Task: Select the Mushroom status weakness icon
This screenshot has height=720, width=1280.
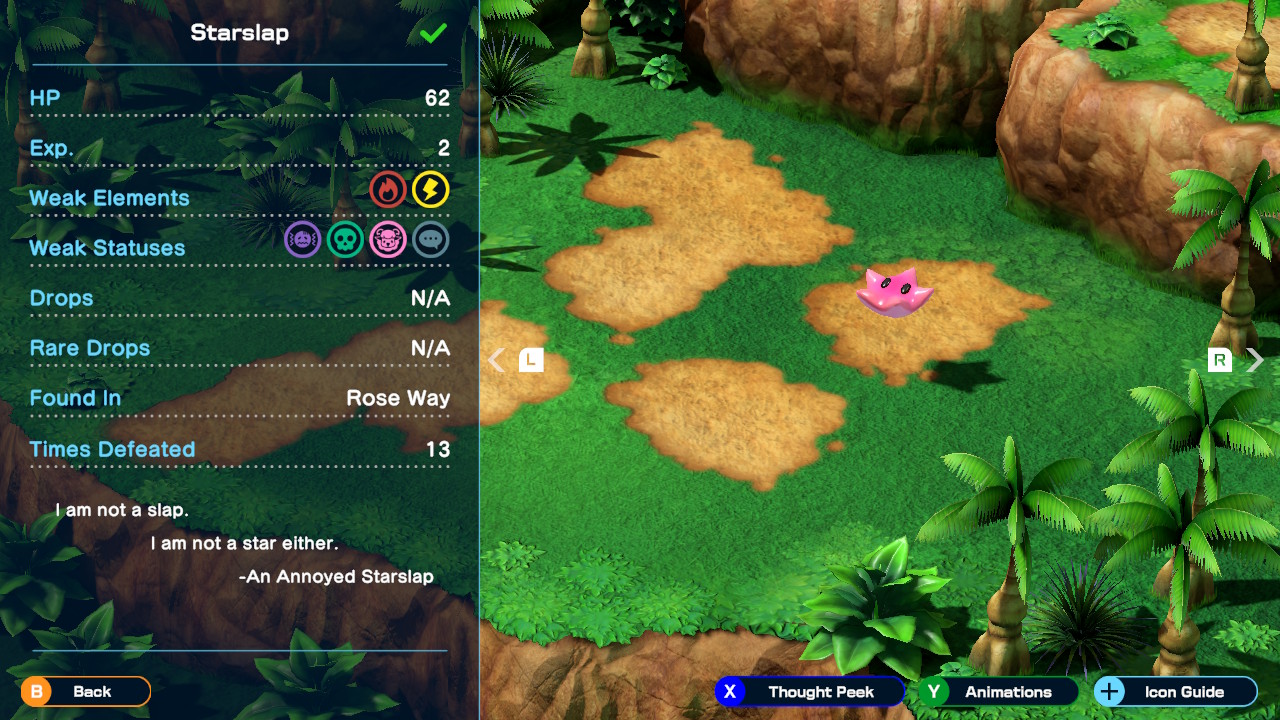Action: tap(388, 239)
